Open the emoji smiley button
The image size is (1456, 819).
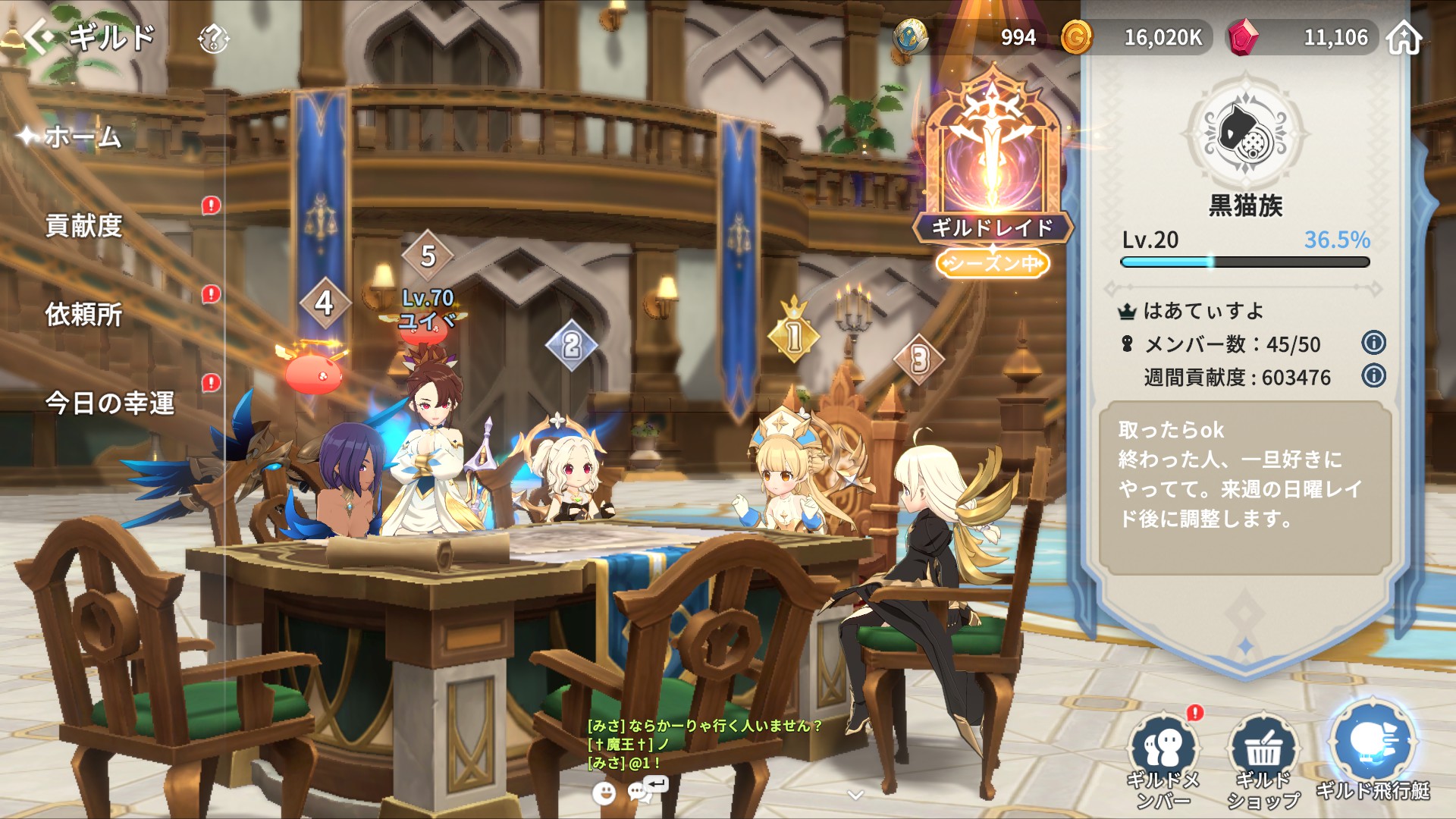(604, 792)
